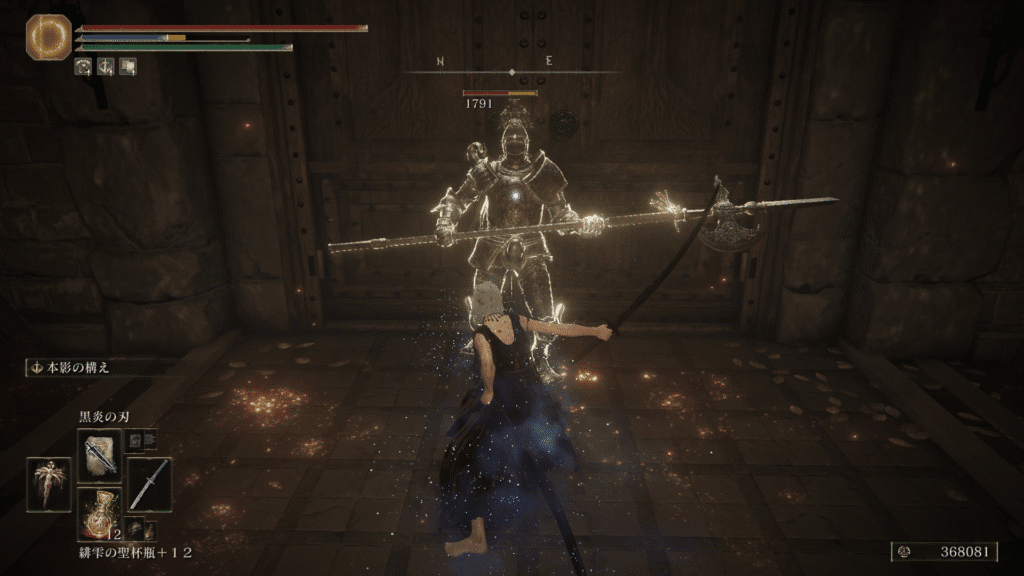The image size is (1024, 576).
Task: Select the katana weapon slot
Action: coord(149,483)
